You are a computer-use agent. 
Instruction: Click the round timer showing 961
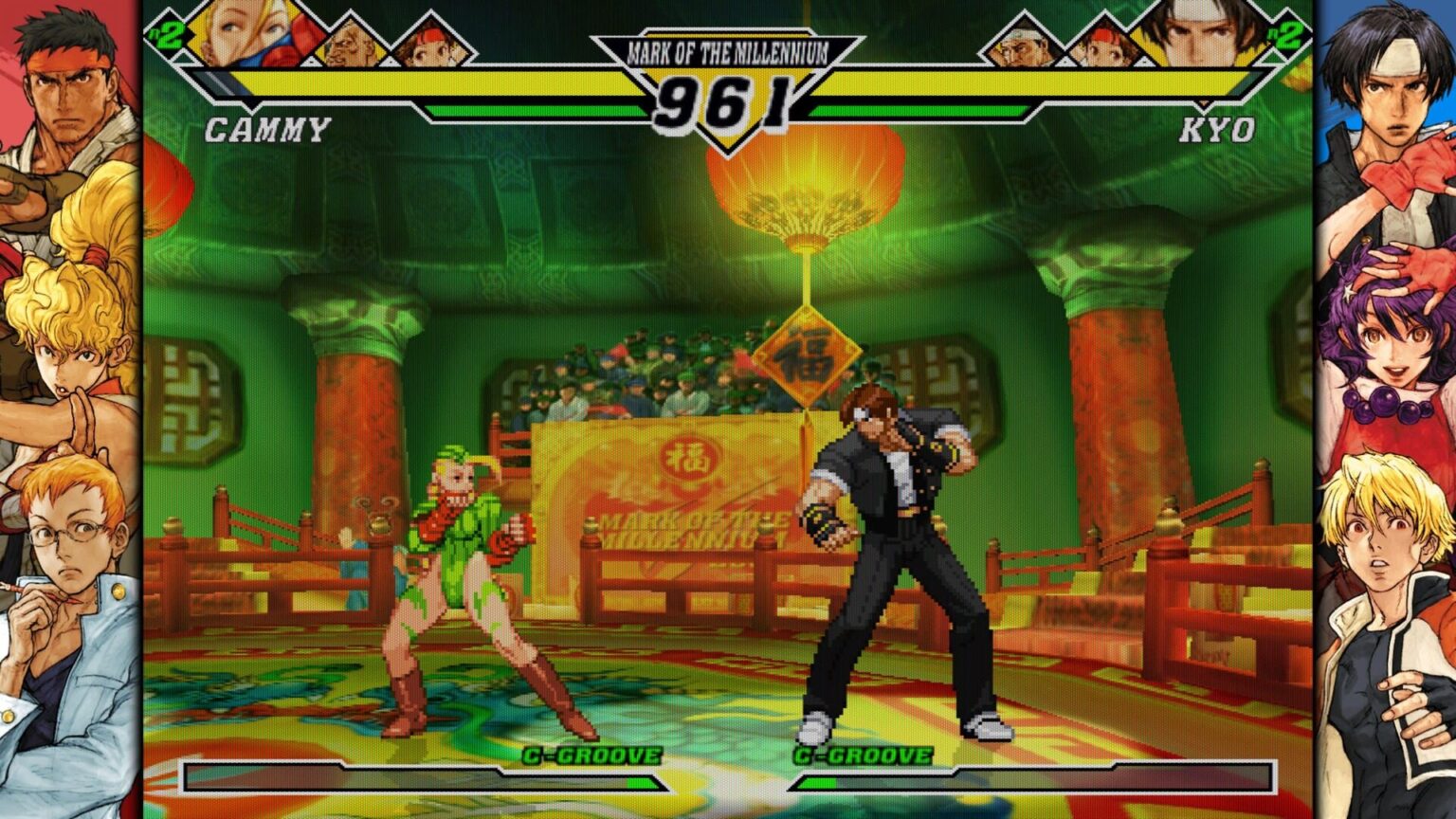tap(728, 102)
